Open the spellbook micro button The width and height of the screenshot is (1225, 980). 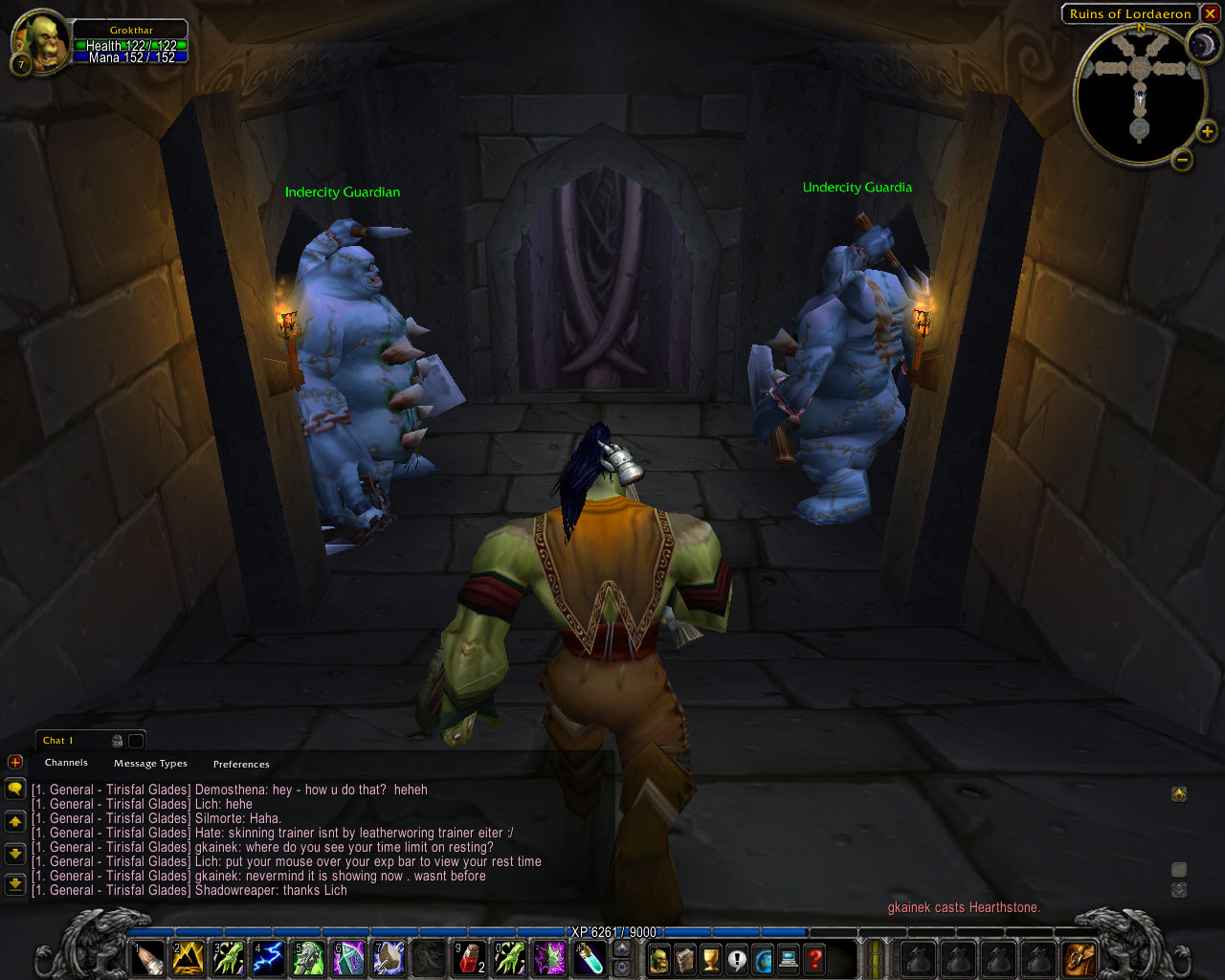pyautogui.click(x=685, y=958)
